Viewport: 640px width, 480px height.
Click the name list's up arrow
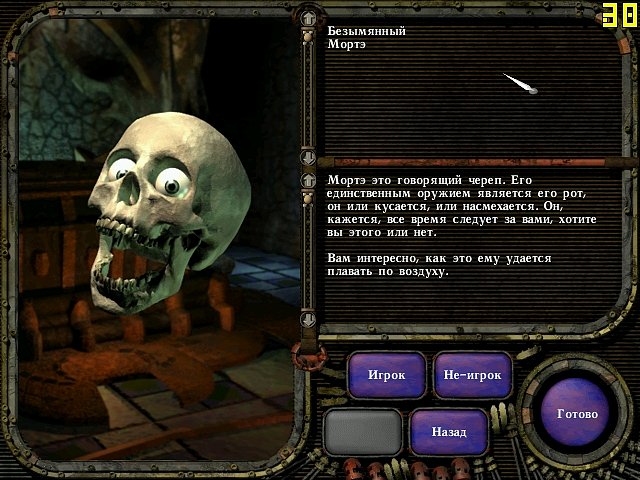310,18
